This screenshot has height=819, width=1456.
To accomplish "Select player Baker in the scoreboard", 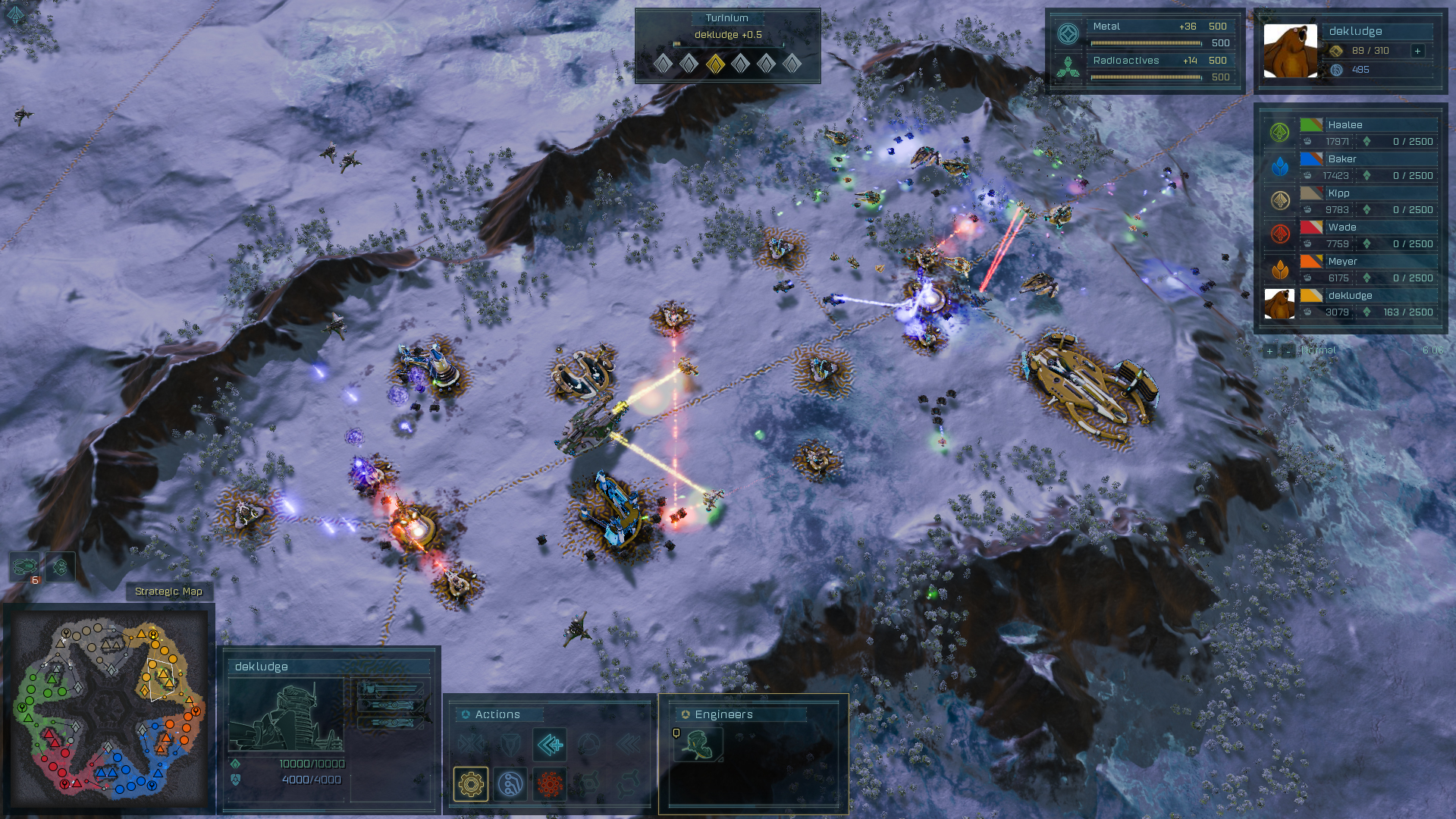I will (x=1342, y=159).
